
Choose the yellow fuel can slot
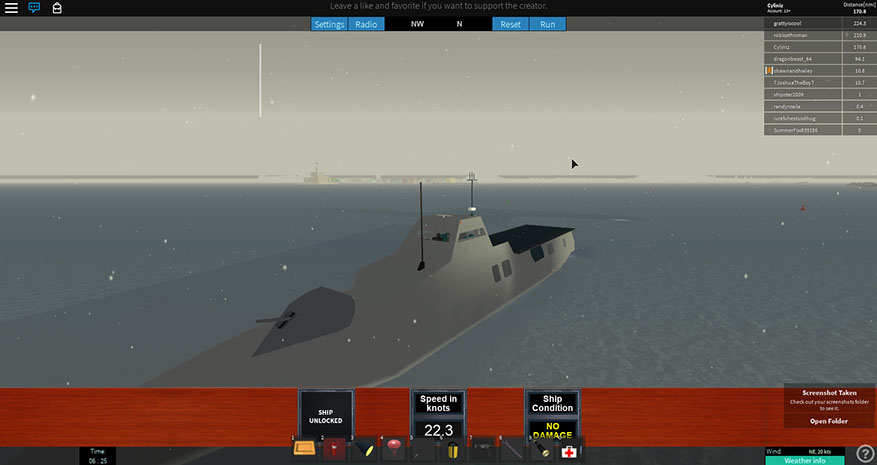point(452,450)
